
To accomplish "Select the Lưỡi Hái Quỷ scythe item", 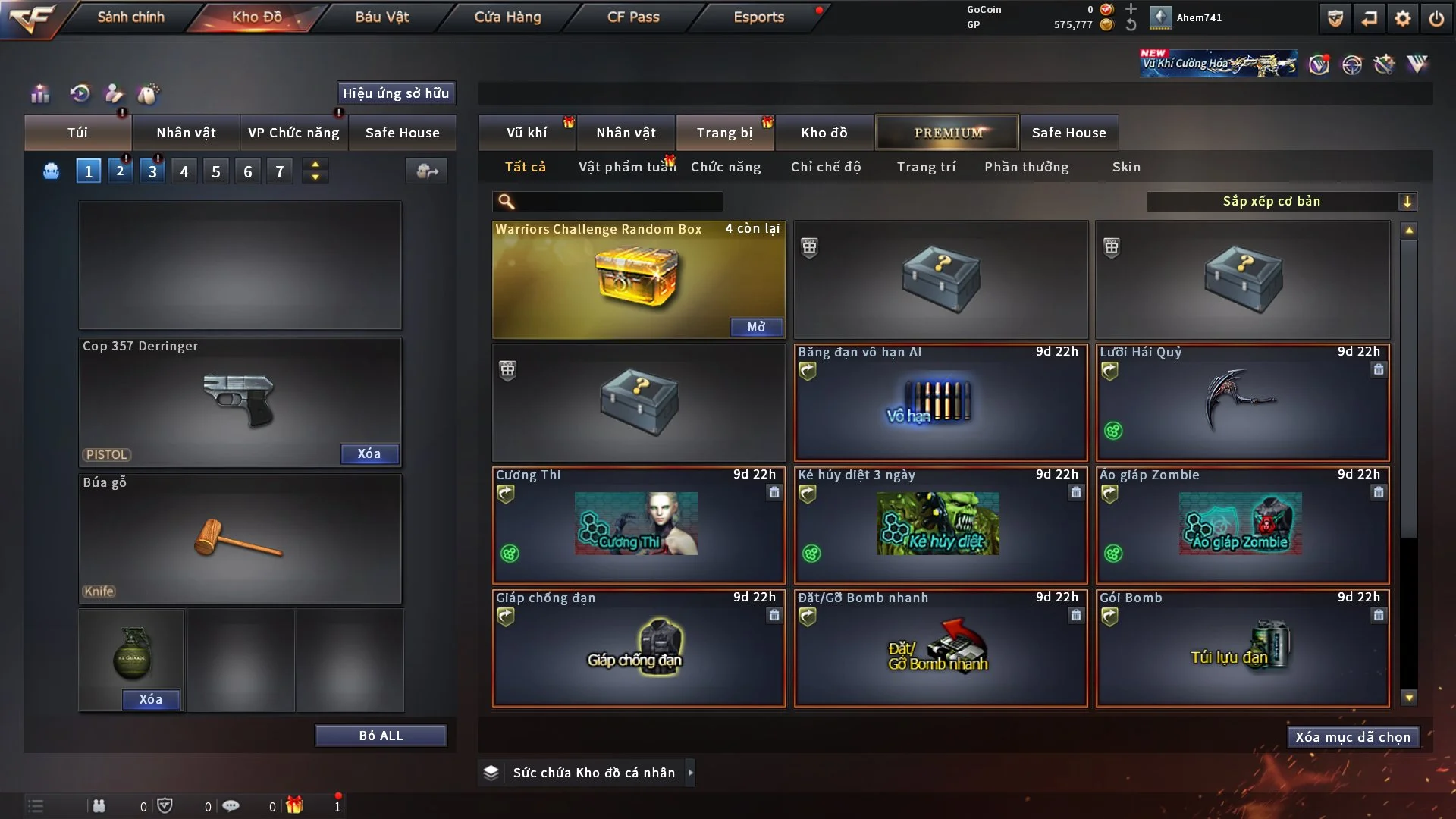I will [x=1242, y=403].
